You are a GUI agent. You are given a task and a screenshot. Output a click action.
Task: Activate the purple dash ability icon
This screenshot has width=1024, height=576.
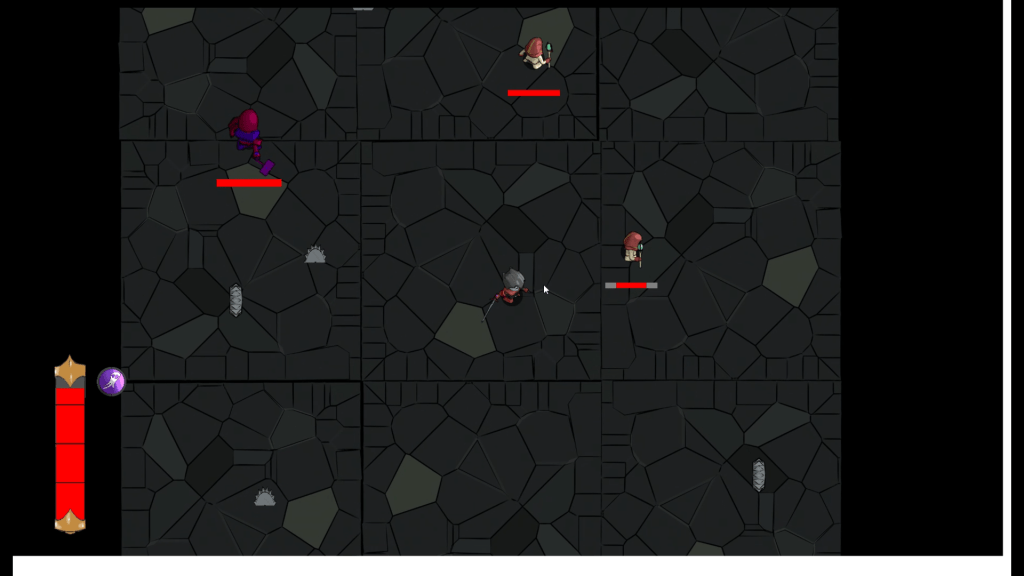(x=111, y=381)
